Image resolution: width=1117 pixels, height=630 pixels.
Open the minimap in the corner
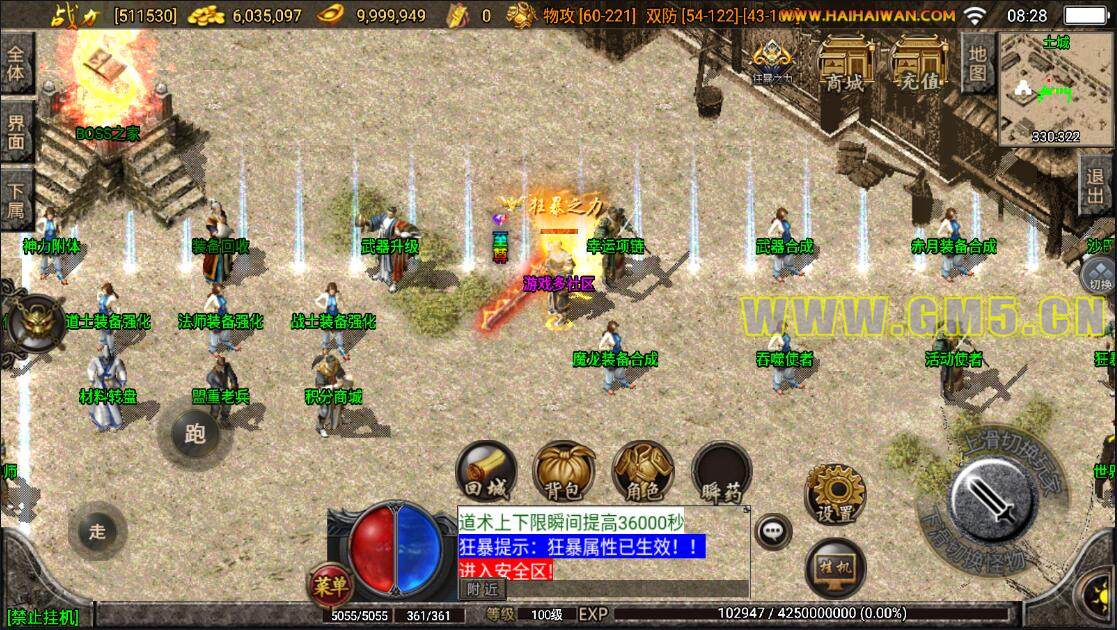point(1055,86)
